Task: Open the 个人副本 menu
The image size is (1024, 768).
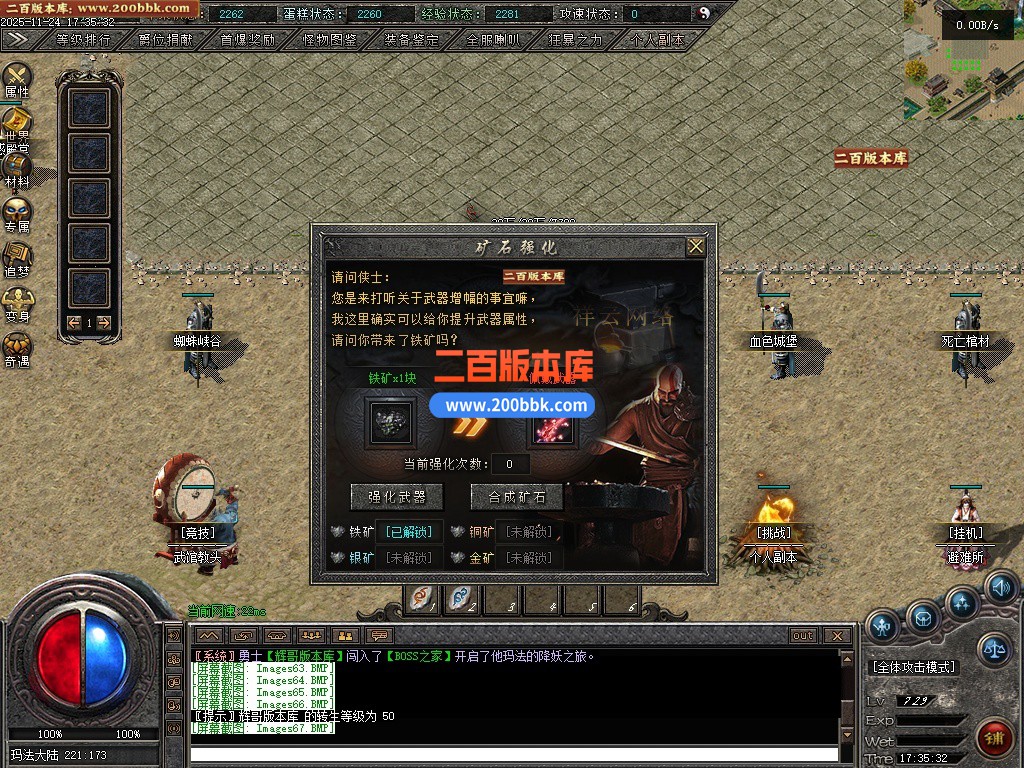Action: [658, 40]
